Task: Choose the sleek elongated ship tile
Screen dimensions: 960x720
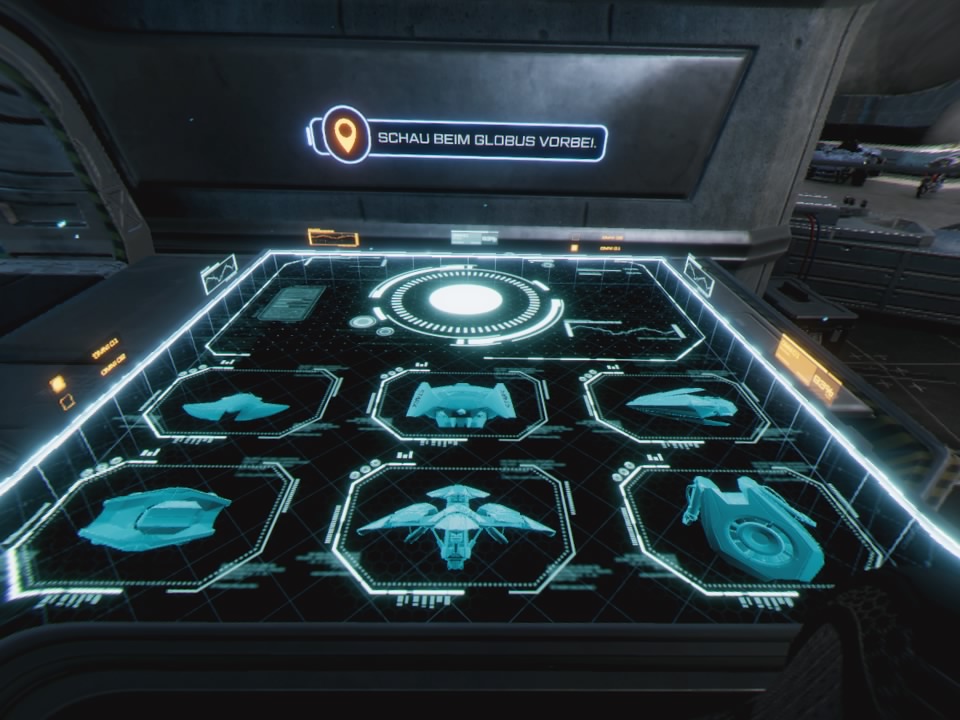Action: coord(680,405)
